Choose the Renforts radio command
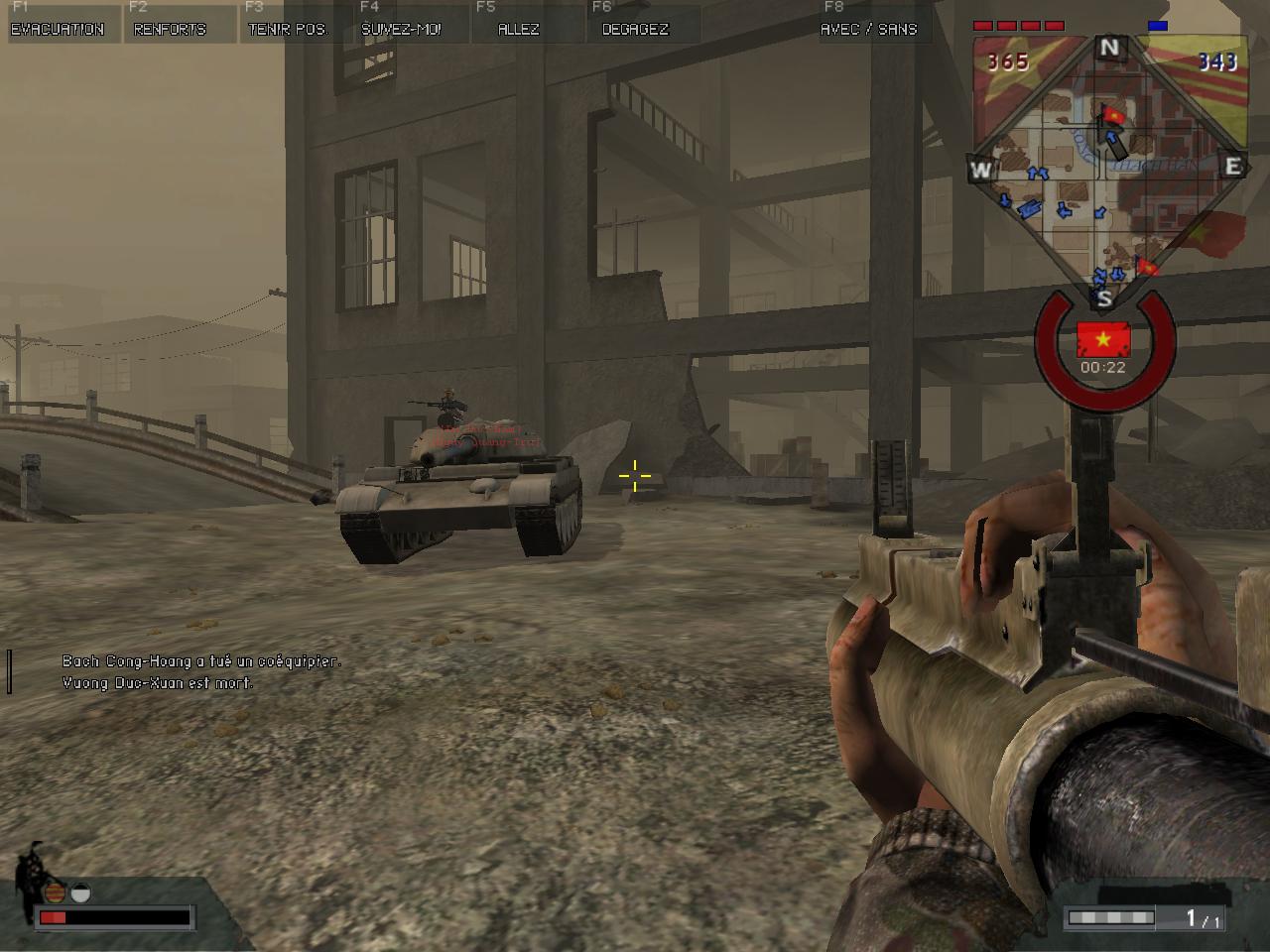 [x=170, y=29]
